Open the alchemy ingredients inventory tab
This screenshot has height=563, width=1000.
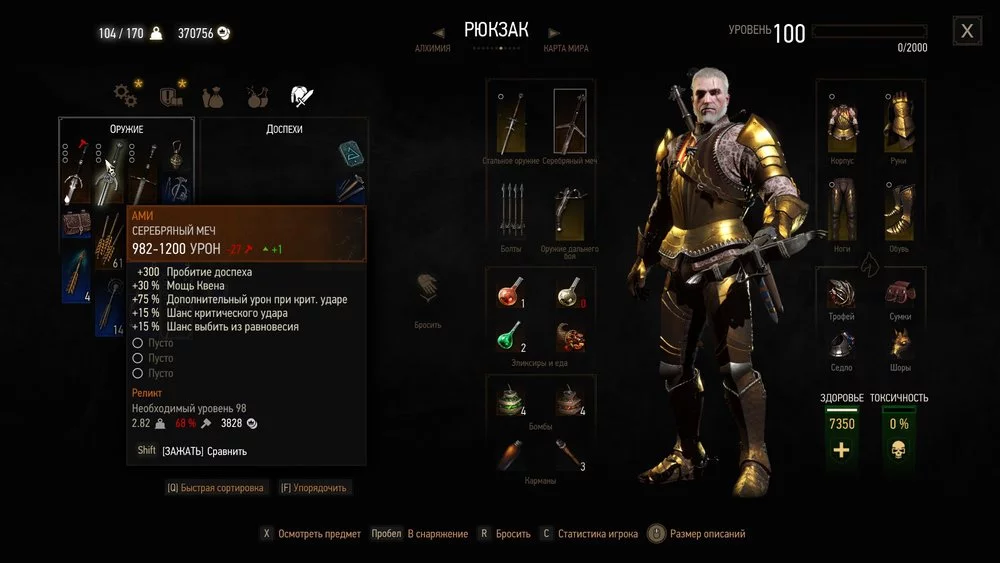click(257, 96)
